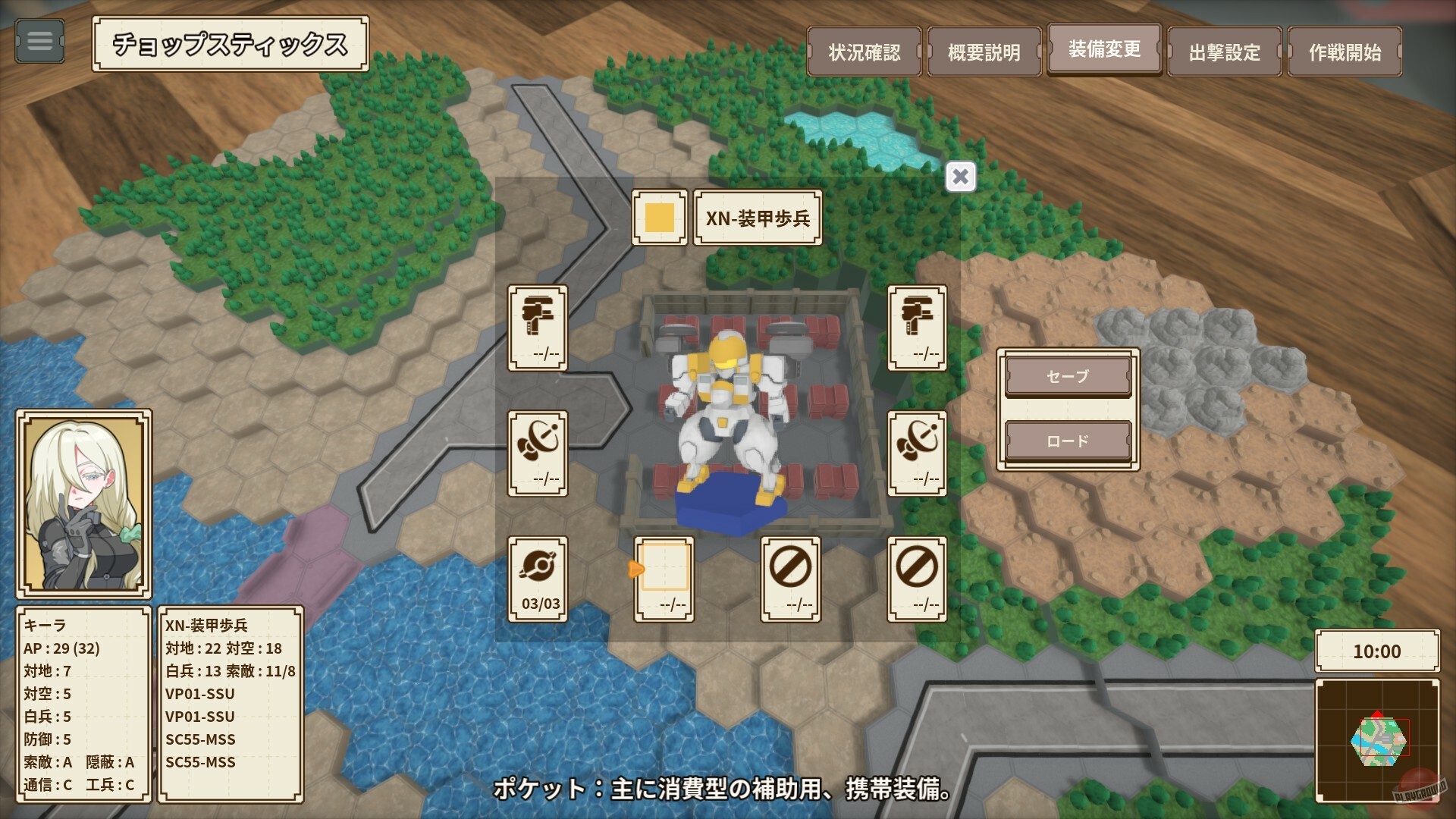Viewport: 1456px width, 819px height.
Task: Open the hamburger menu top left
Action: click(x=39, y=42)
